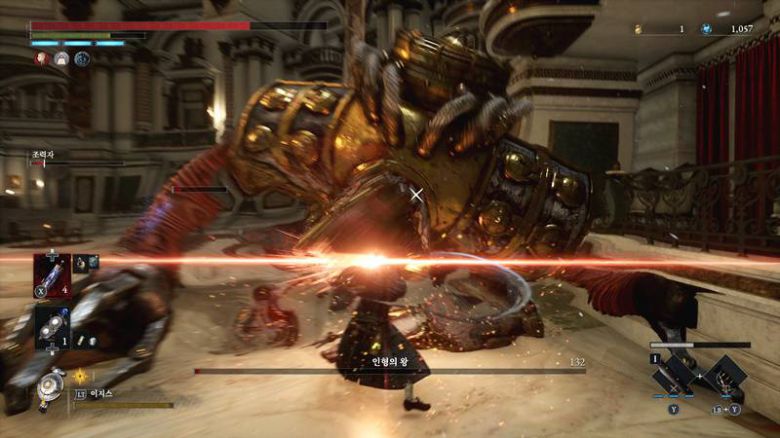The height and width of the screenshot is (438, 780).
Task: Select the lower belt item slot
Action: [x=51, y=325]
